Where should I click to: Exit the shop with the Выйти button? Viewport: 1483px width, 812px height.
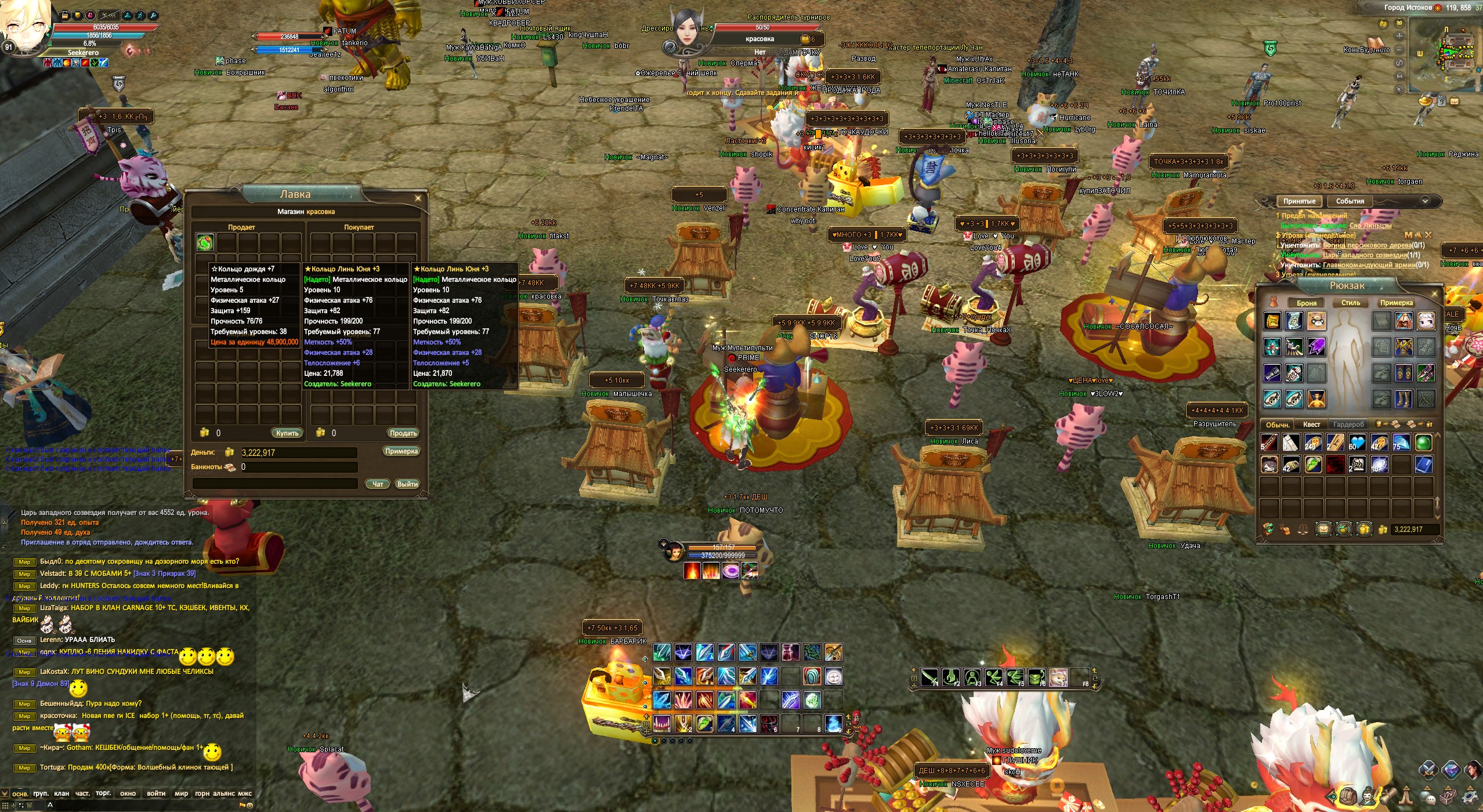point(407,484)
